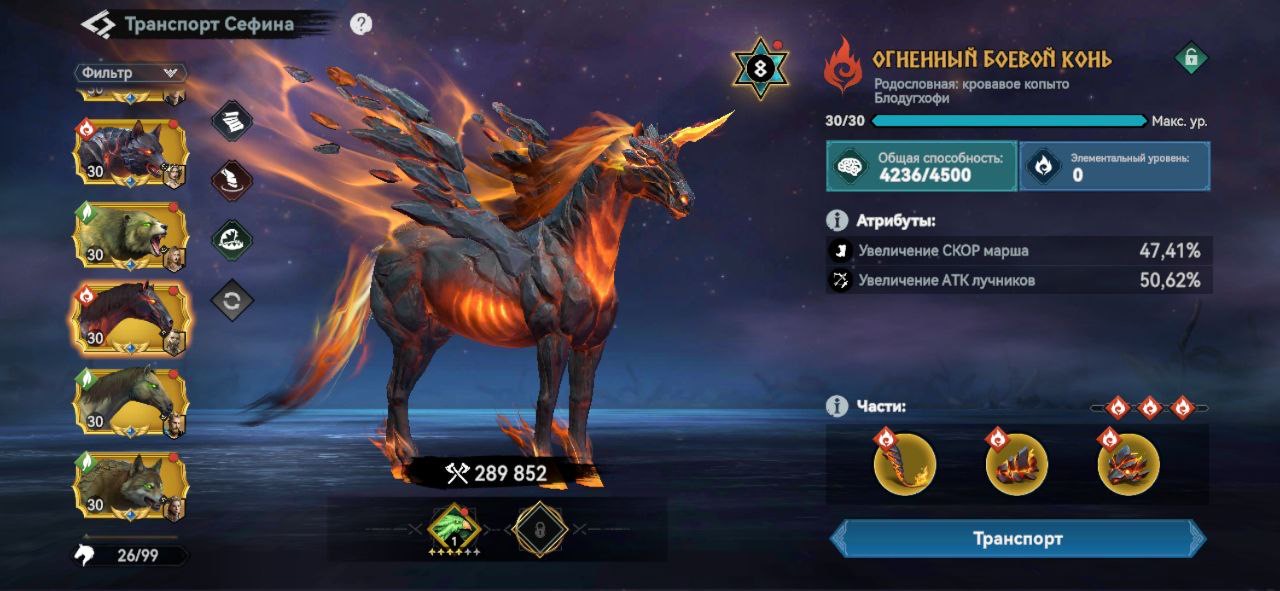Tap the locked skill slot

(x=540, y=528)
